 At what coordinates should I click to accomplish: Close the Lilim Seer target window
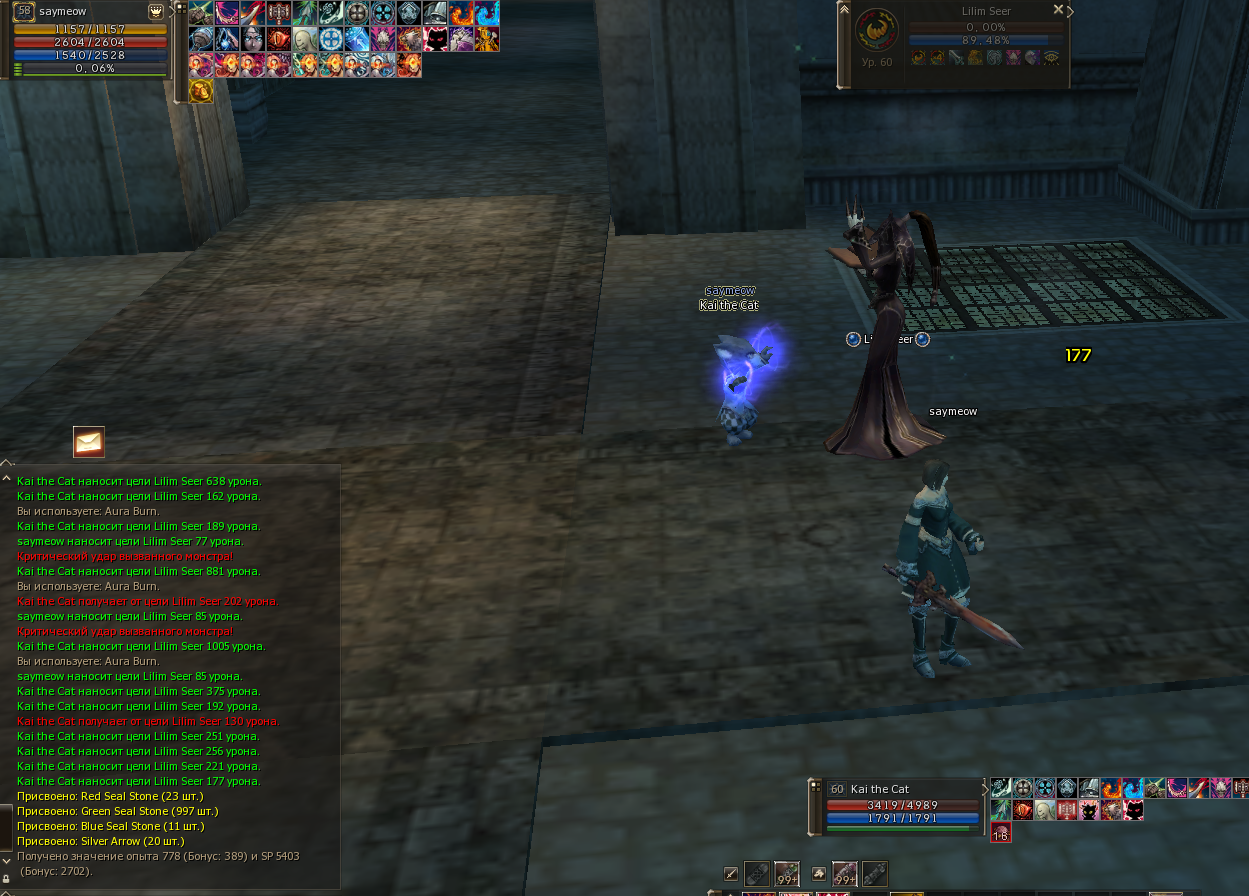click(1059, 9)
